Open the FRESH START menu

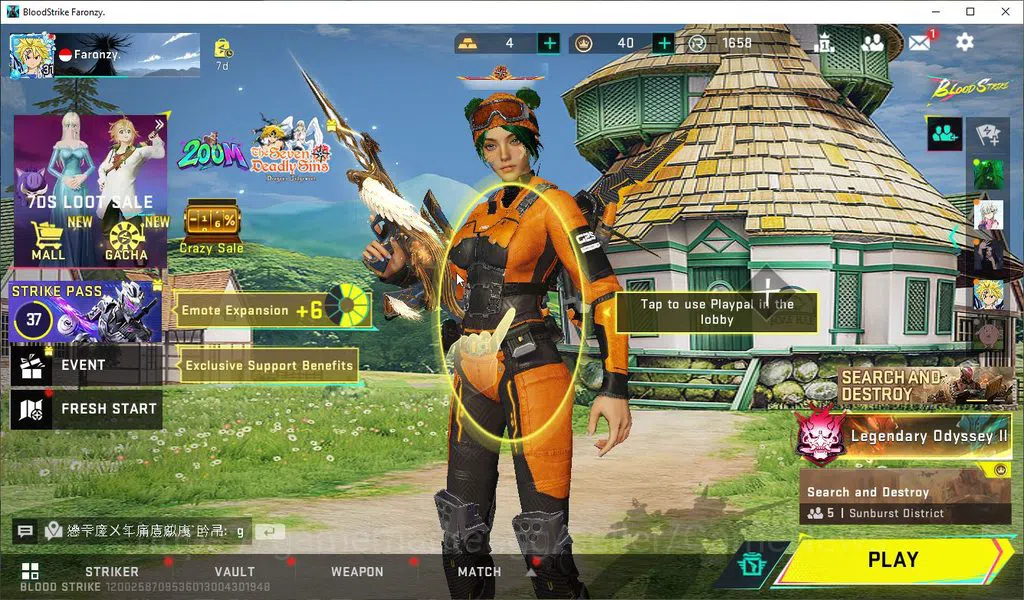point(86,409)
